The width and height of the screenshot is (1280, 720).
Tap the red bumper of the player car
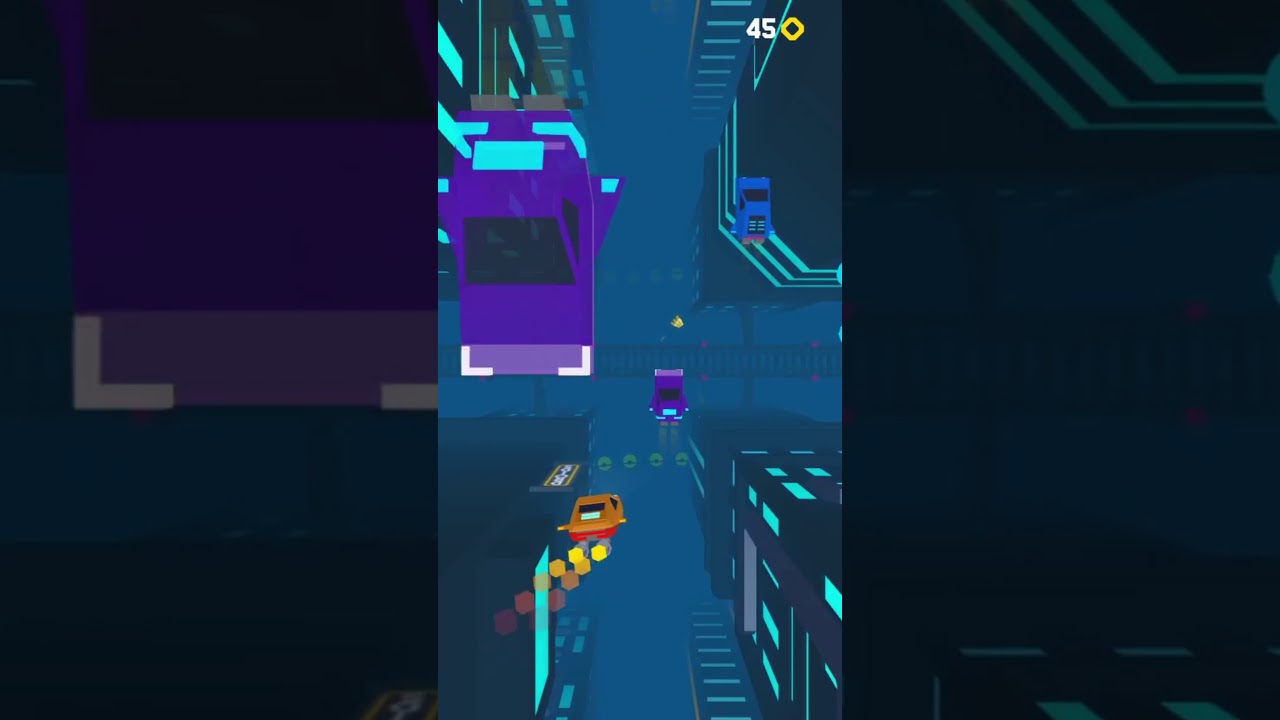pyautogui.click(x=590, y=532)
